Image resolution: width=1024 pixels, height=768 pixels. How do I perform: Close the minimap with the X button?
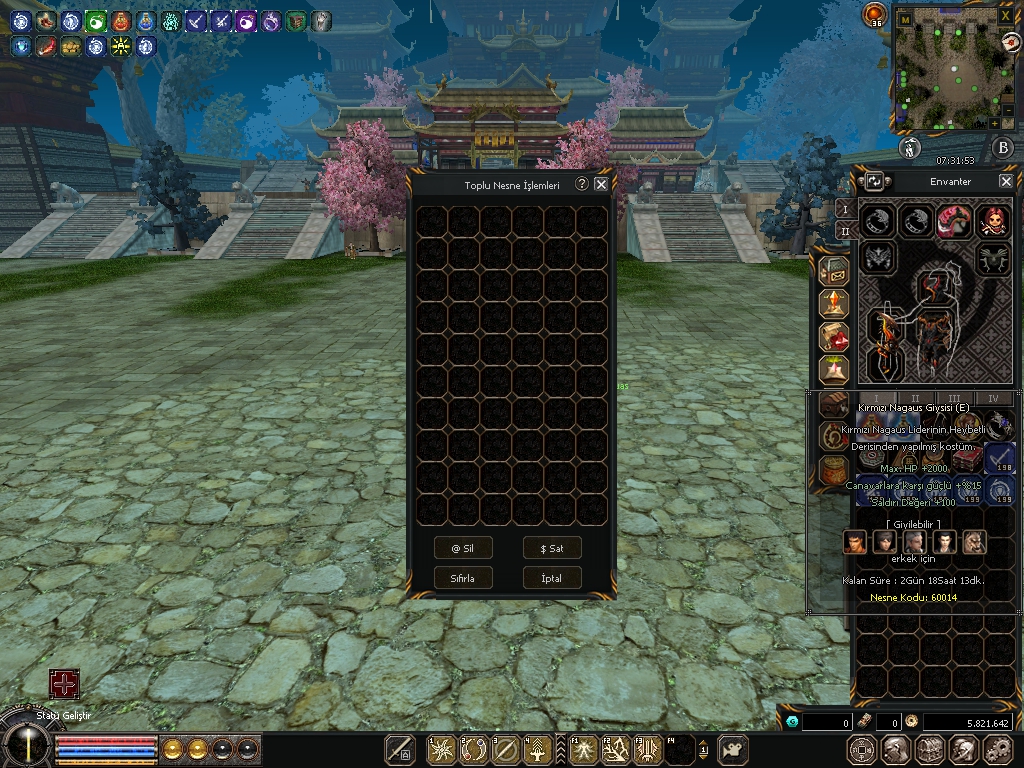pos(1006,16)
